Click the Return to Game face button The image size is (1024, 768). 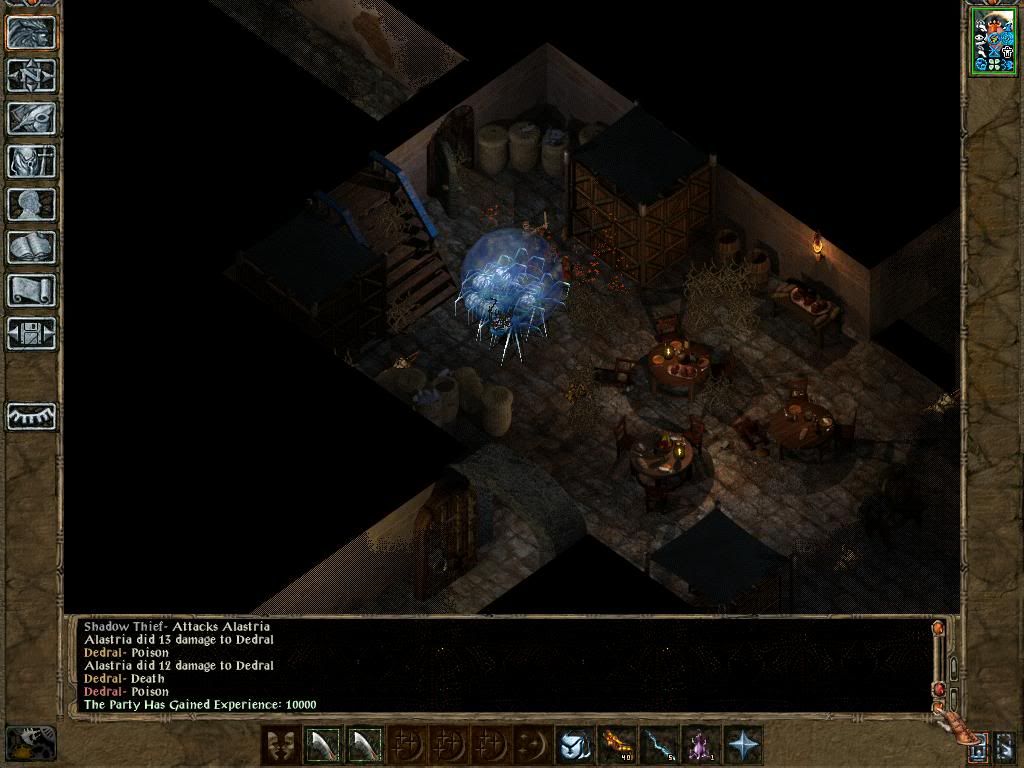click(x=31, y=32)
